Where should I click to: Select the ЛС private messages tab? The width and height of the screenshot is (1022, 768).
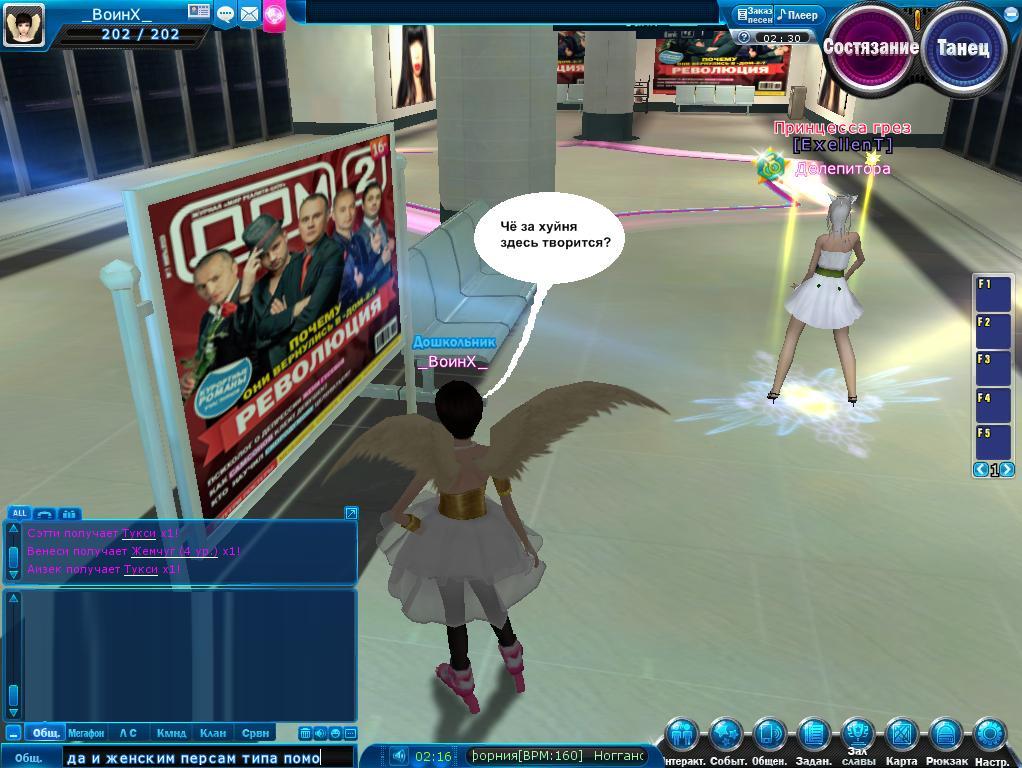point(128,733)
